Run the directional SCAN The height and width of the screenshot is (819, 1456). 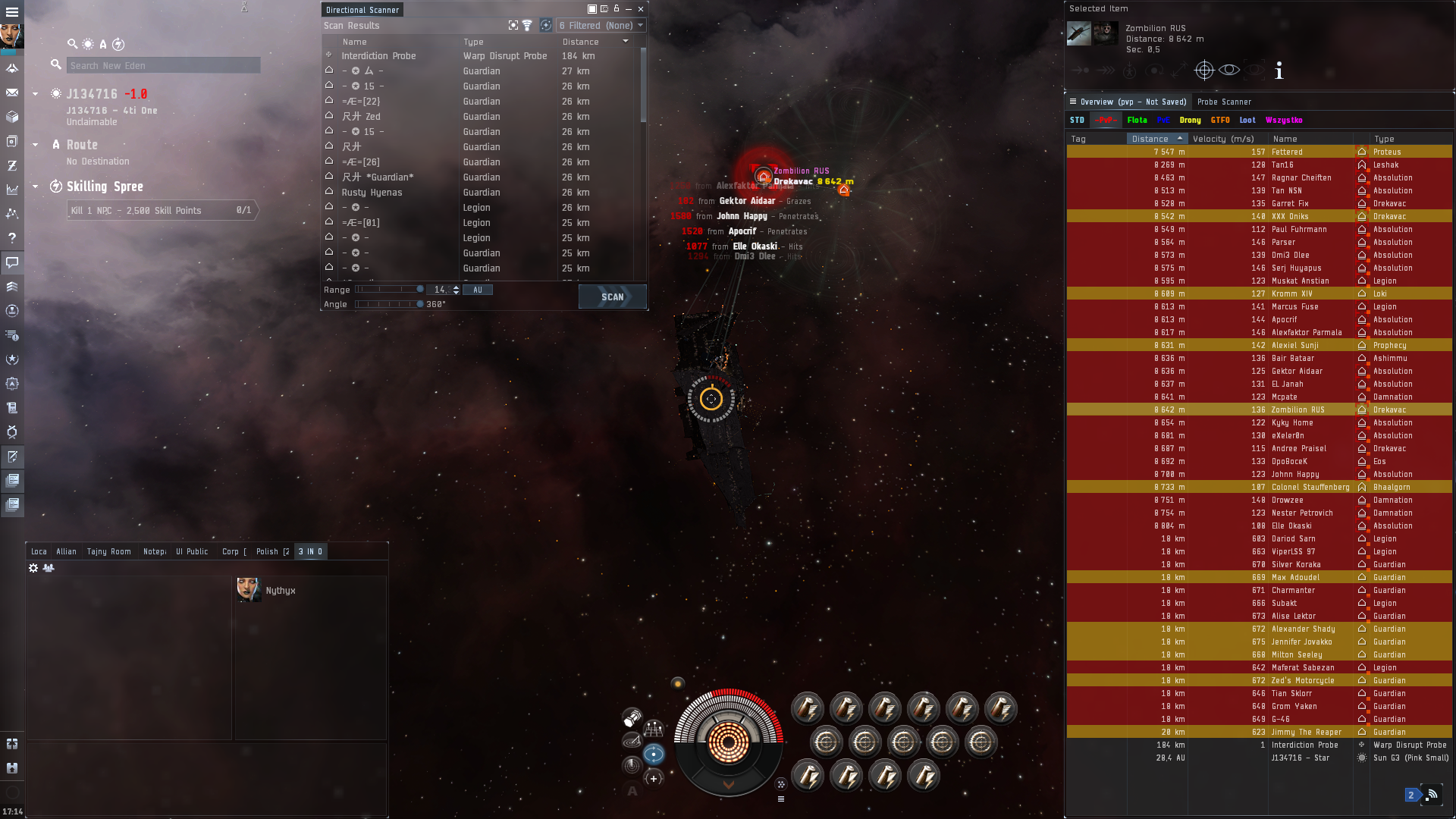612,297
